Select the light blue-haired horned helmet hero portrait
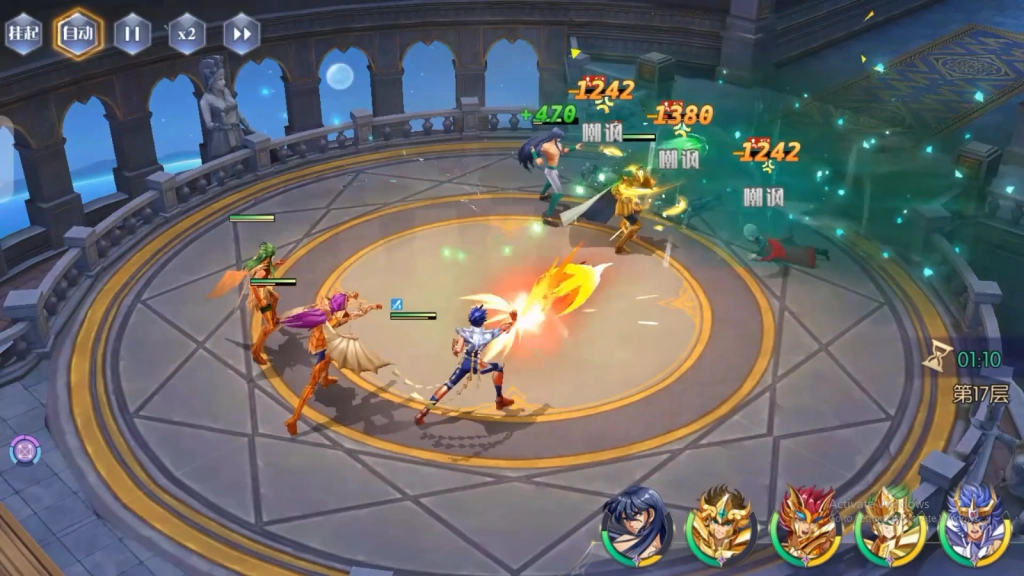The image size is (1024, 576). coord(973,524)
